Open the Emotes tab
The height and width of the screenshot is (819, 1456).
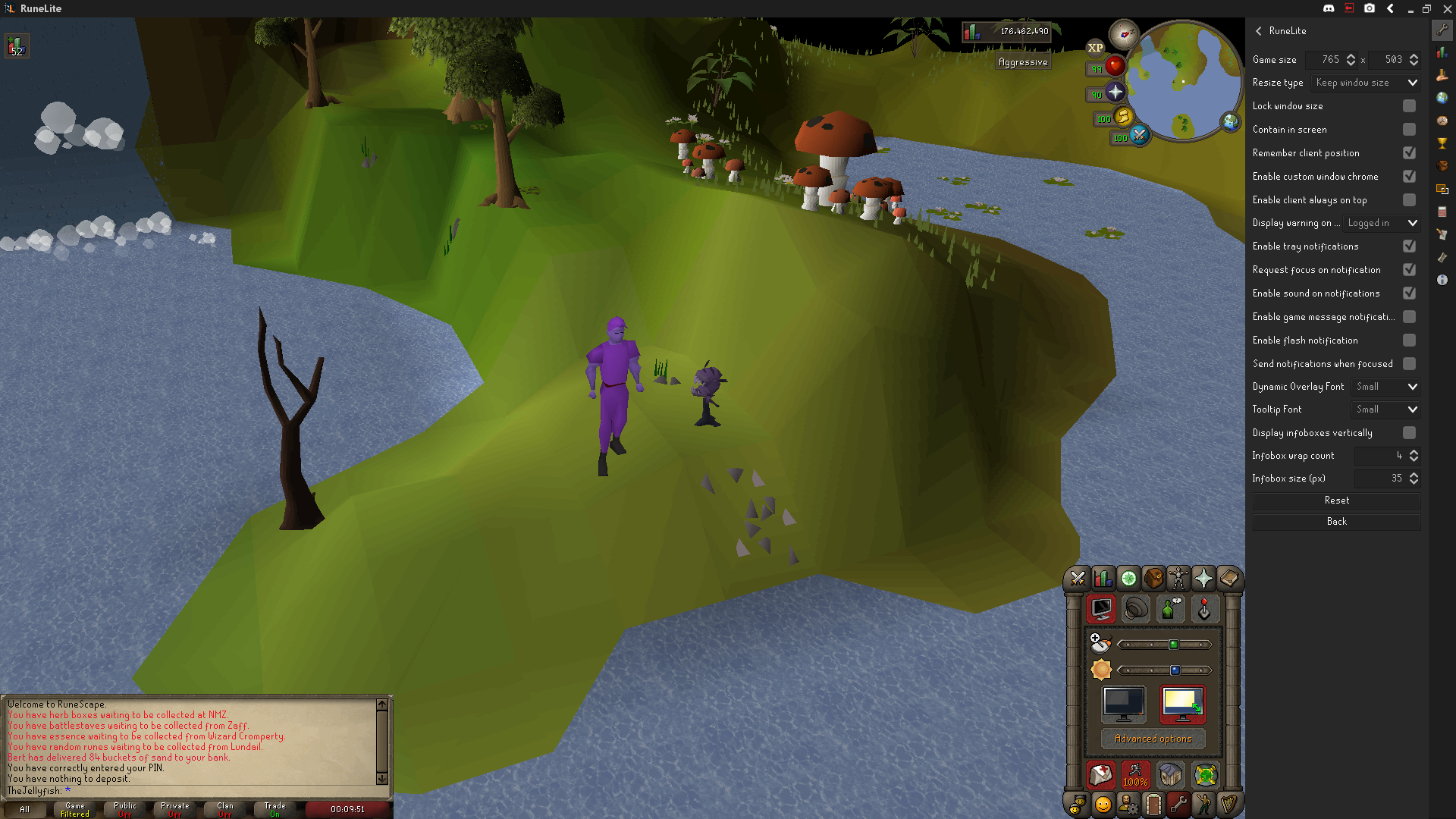(1203, 805)
